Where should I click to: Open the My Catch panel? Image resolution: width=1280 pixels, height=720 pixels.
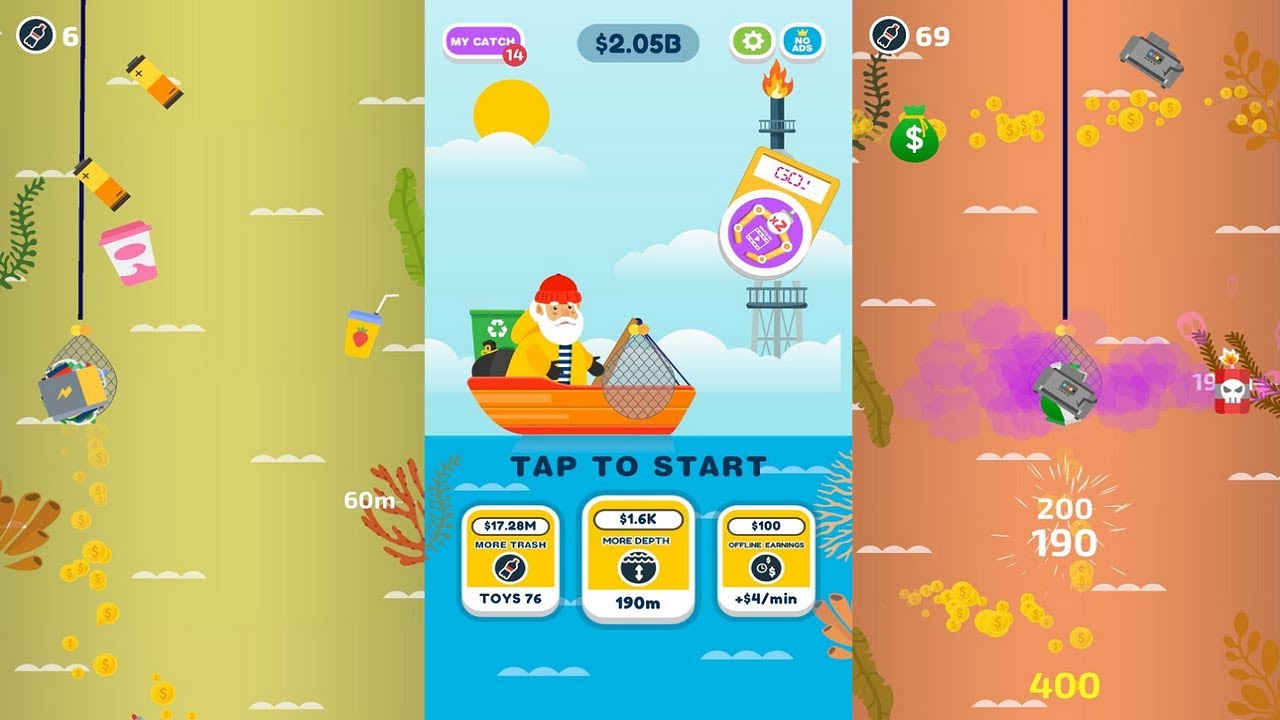[481, 40]
